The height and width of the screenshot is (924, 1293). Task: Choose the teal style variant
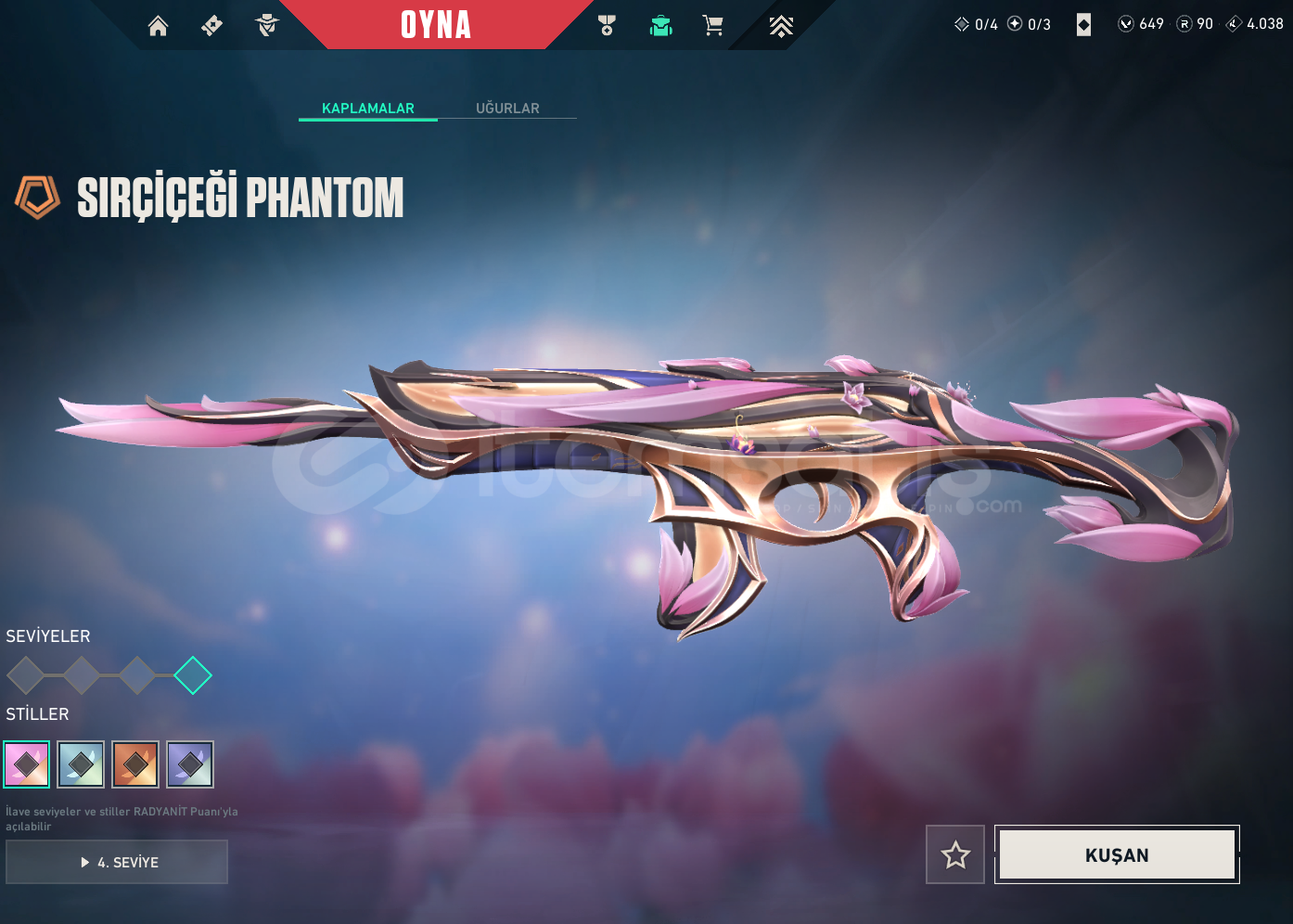(81, 764)
